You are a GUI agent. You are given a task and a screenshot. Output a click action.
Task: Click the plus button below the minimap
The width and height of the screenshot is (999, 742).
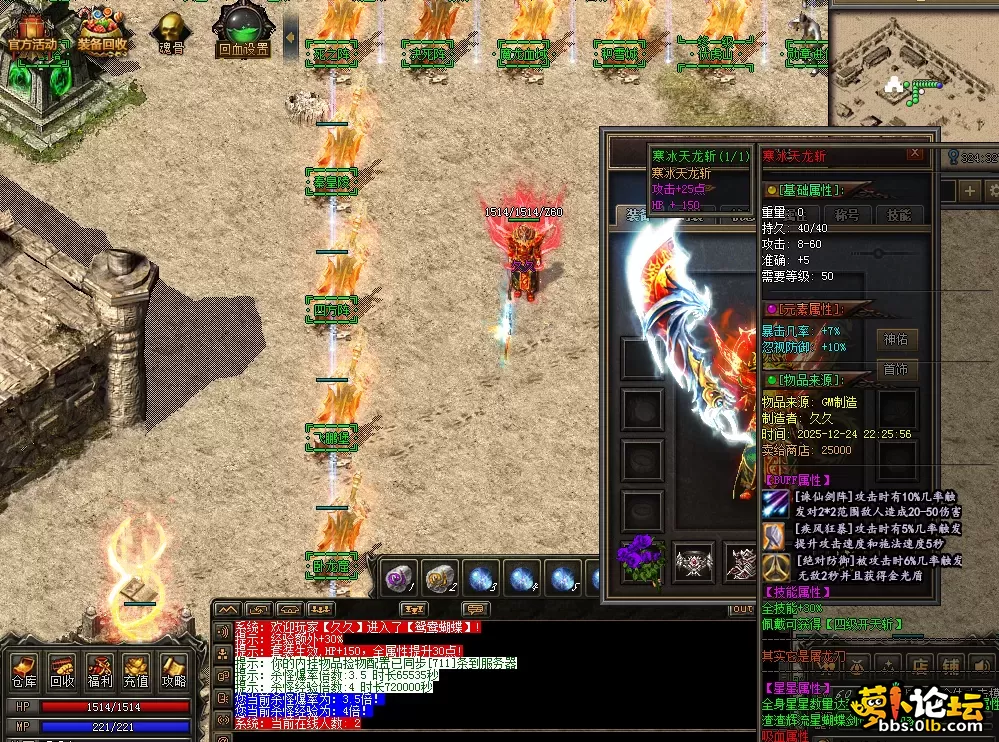point(969,190)
